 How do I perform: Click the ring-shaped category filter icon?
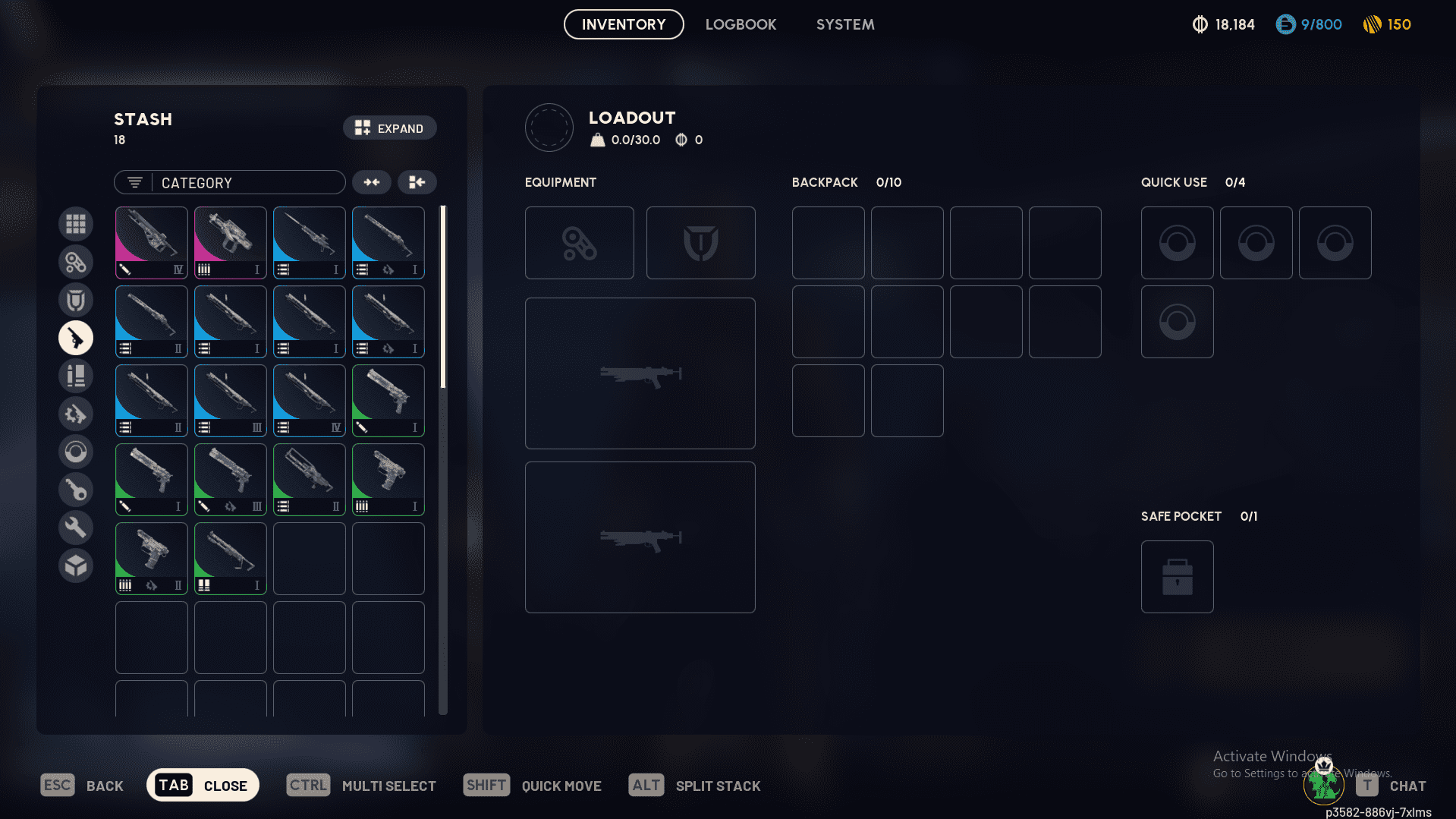click(x=76, y=451)
